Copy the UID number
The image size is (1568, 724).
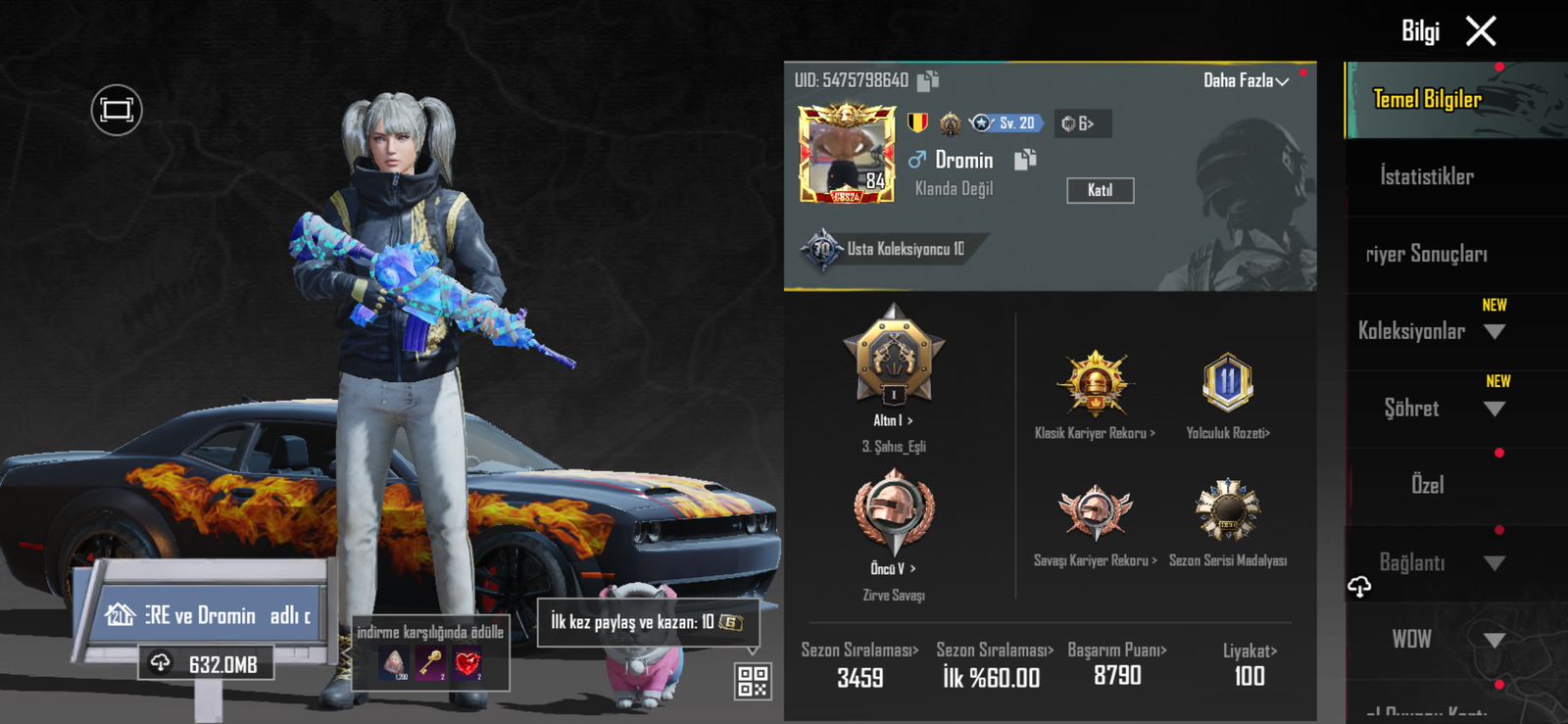pyautogui.click(x=928, y=80)
